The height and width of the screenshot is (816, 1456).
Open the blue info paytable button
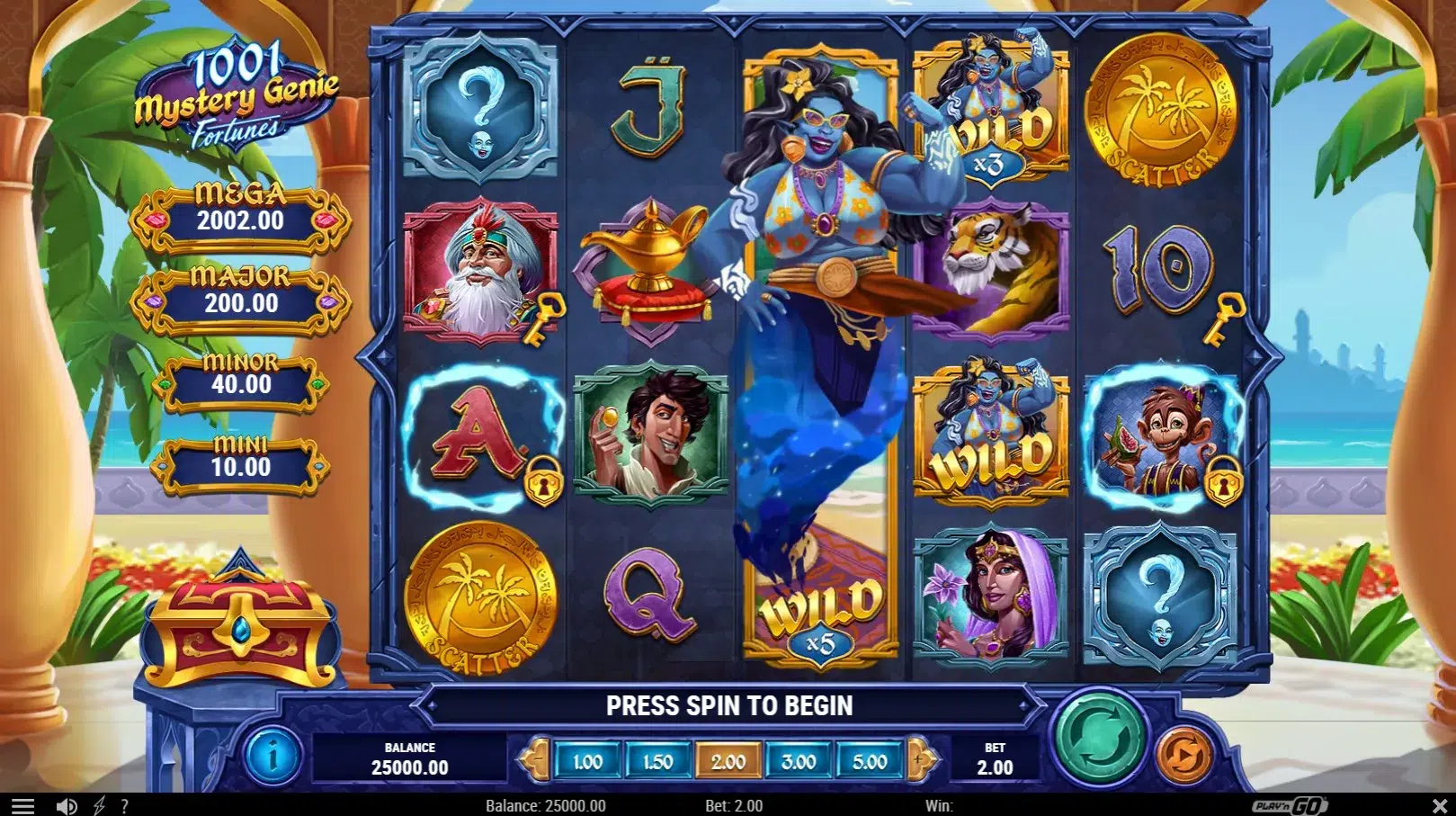(272, 757)
